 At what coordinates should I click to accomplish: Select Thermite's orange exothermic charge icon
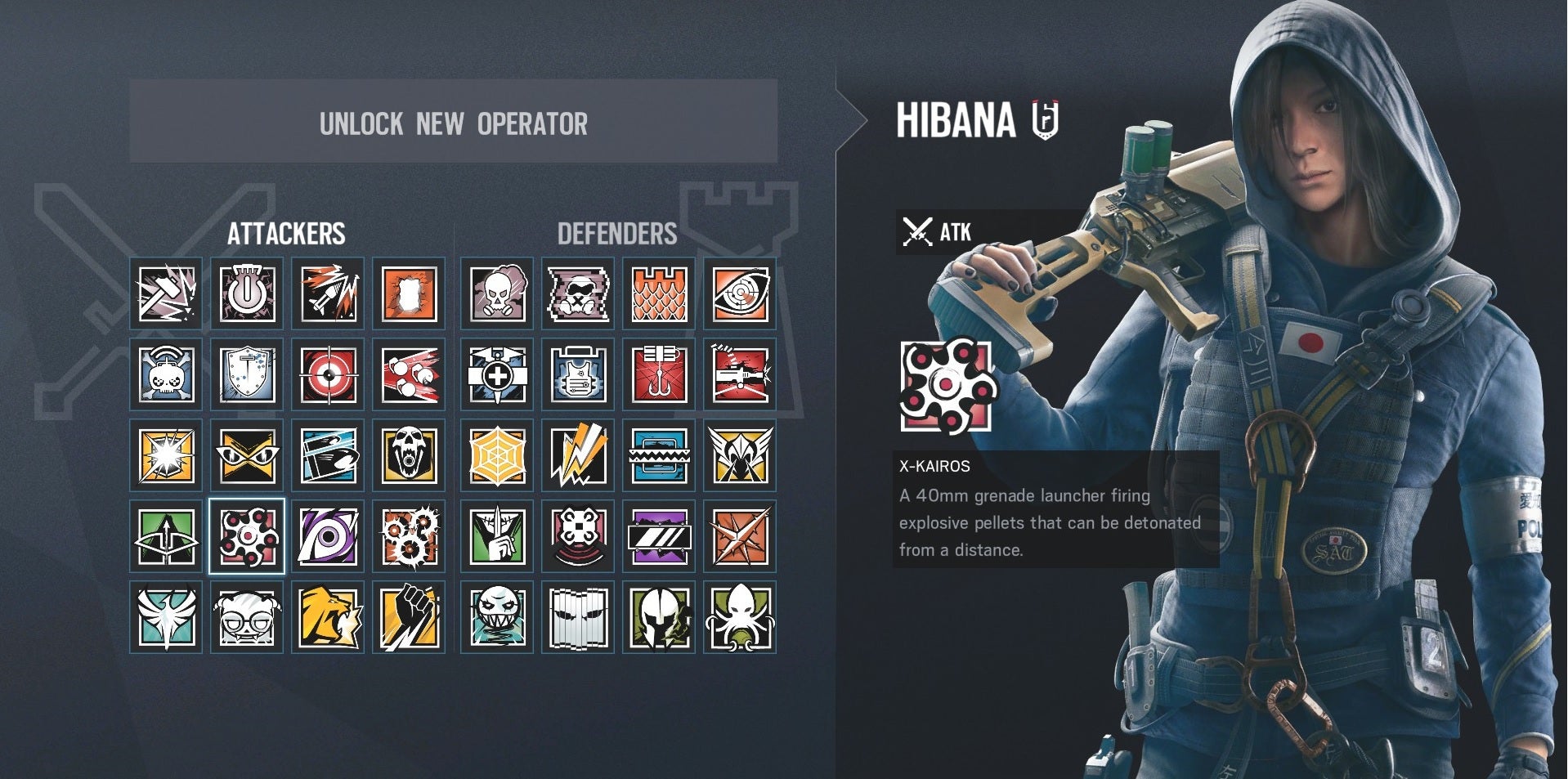pos(407,294)
